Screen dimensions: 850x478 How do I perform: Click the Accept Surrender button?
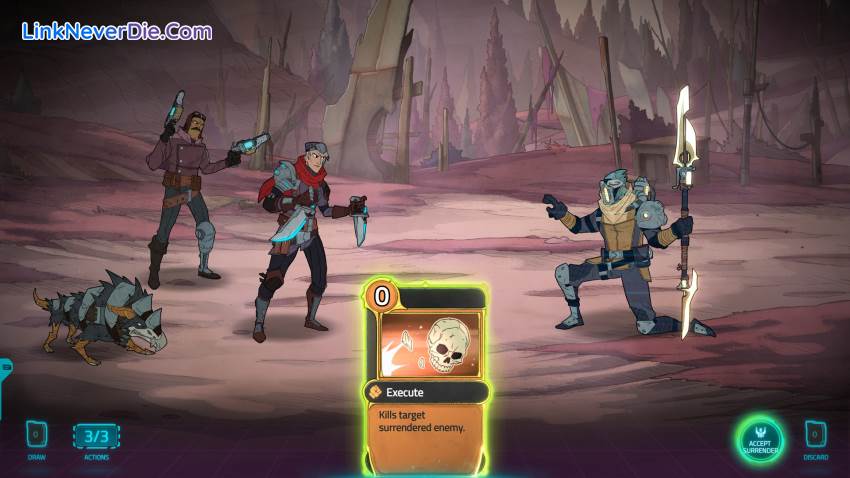pos(759,438)
